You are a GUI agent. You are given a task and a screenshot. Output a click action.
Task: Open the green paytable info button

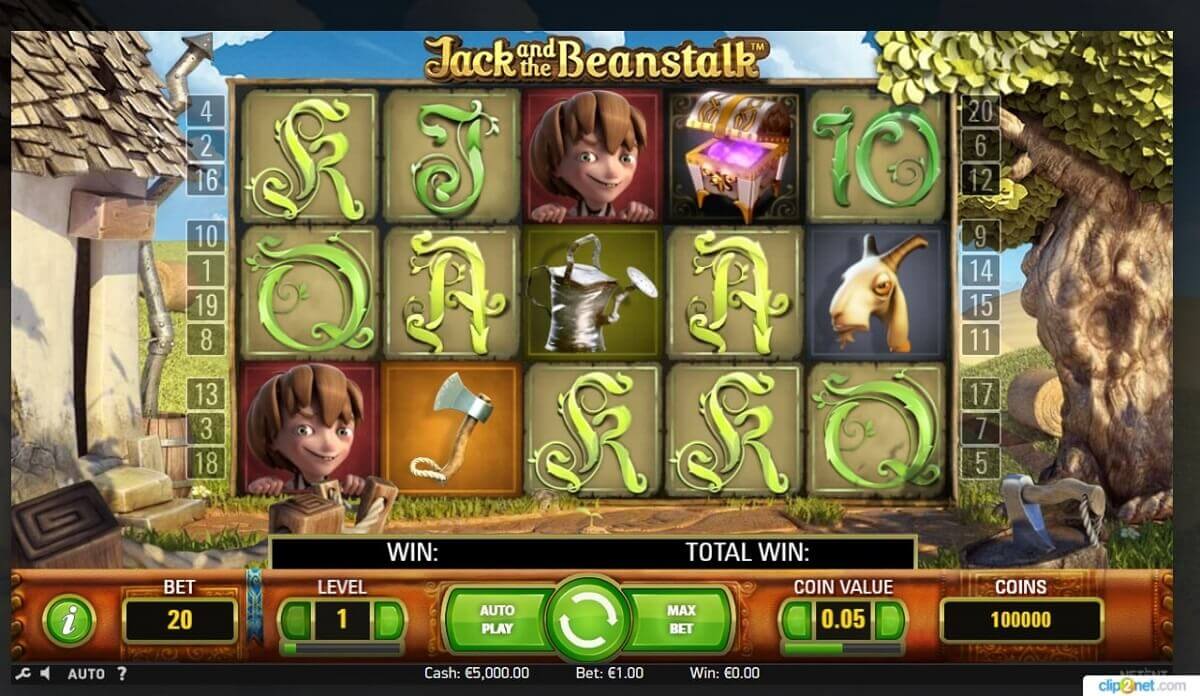click(x=69, y=621)
